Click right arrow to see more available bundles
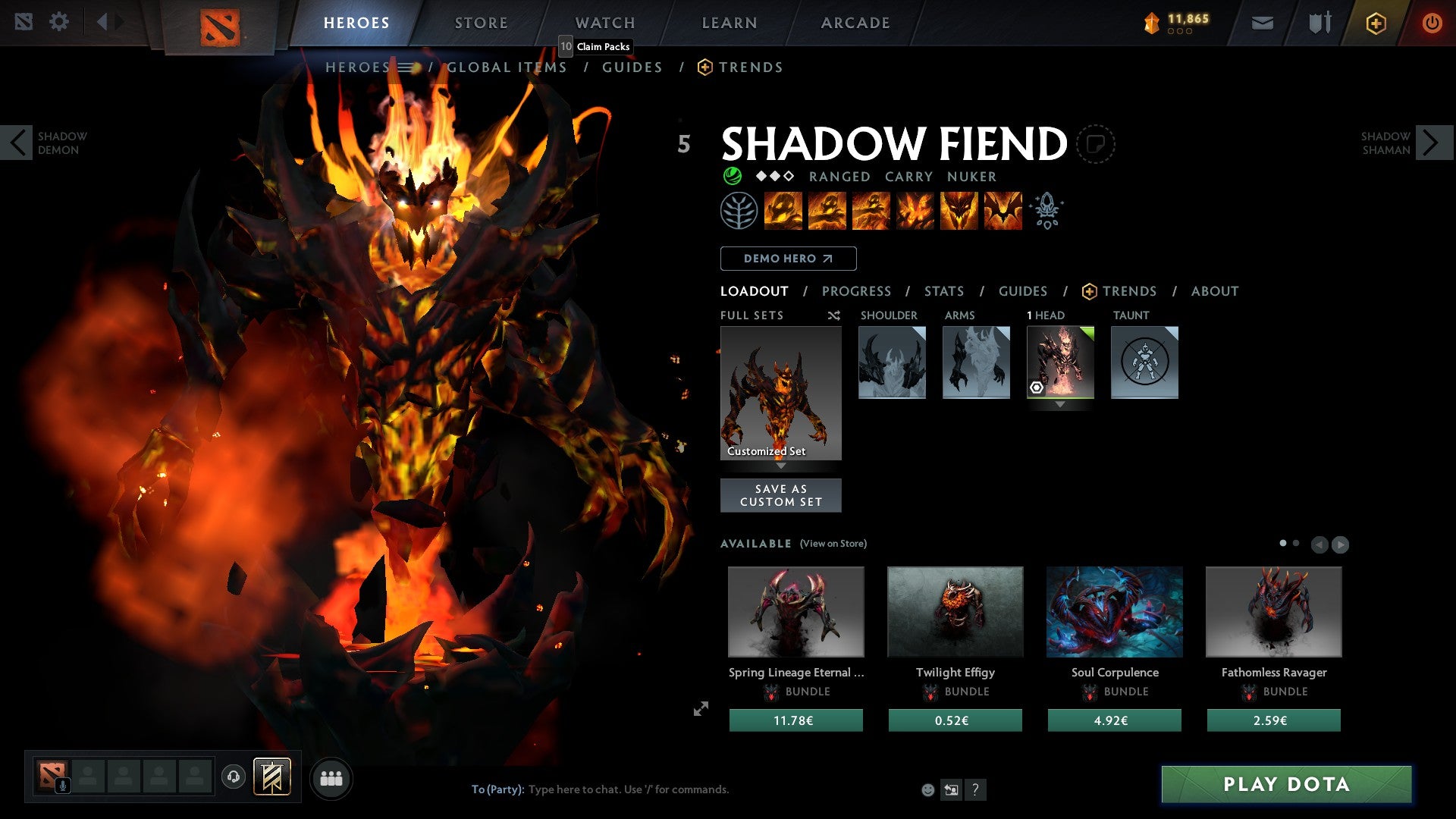This screenshot has height=819, width=1456. coord(1341,544)
